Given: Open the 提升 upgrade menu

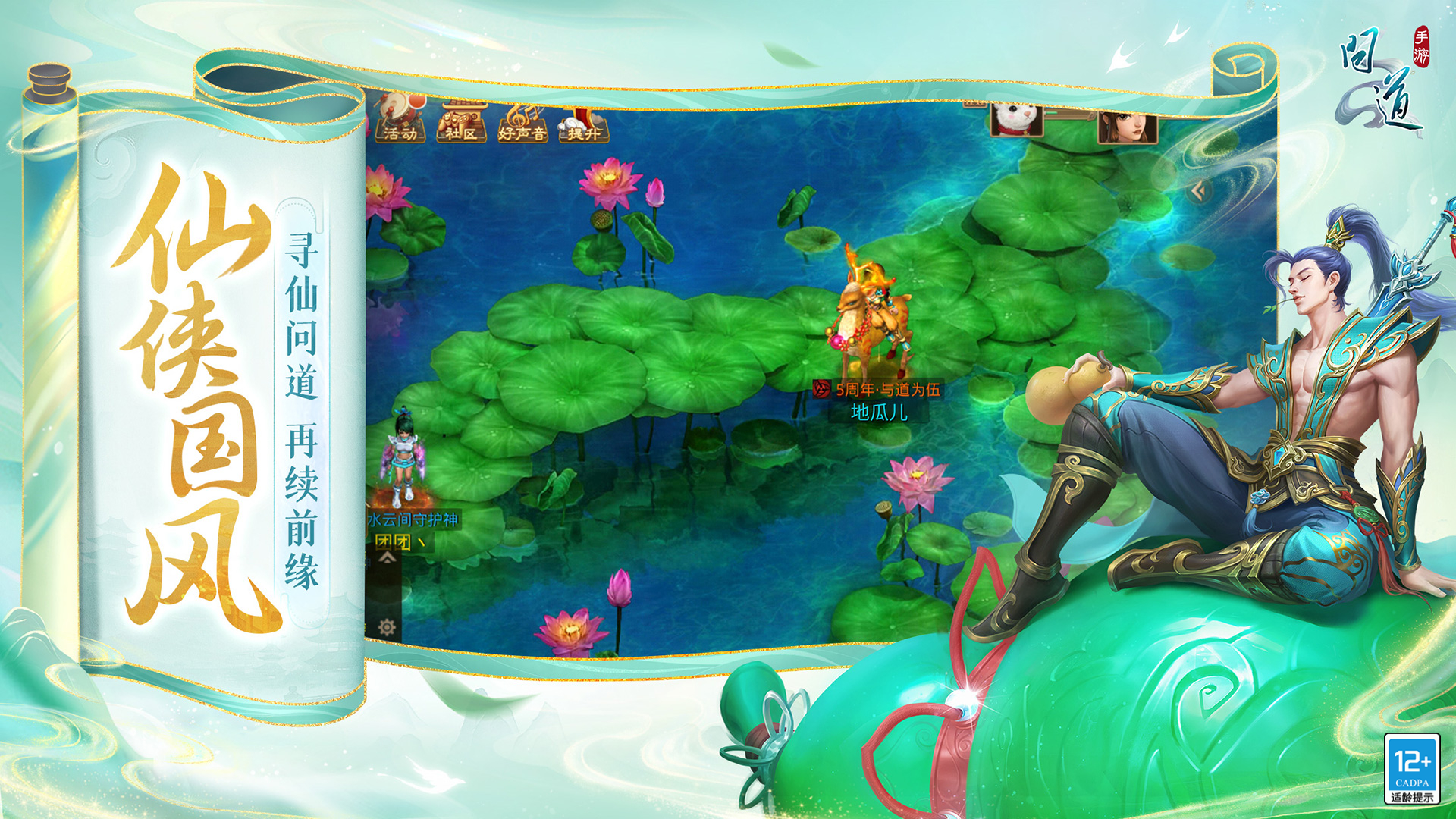Looking at the screenshot, I should (583, 123).
